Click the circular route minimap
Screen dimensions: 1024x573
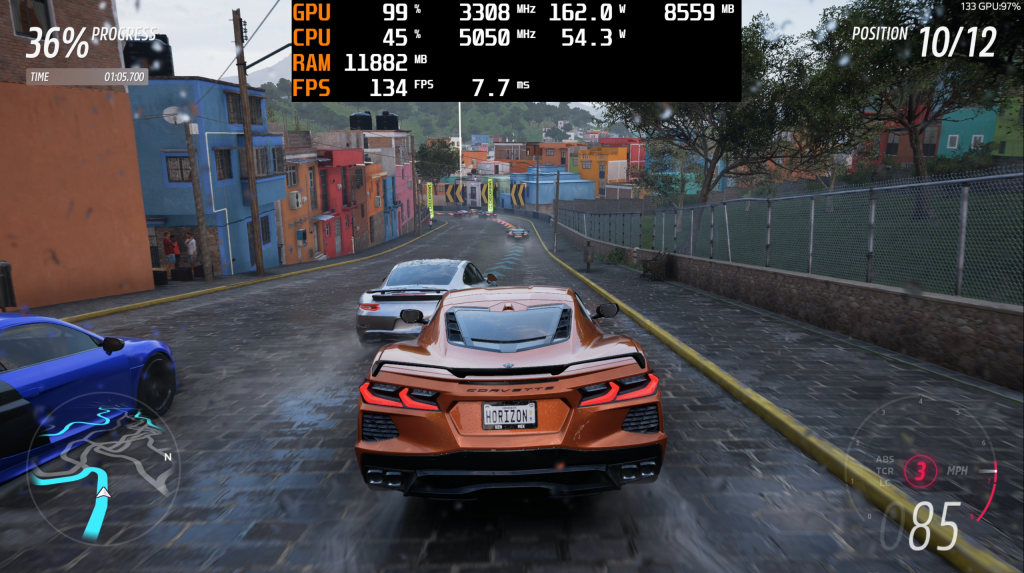click(103, 468)
